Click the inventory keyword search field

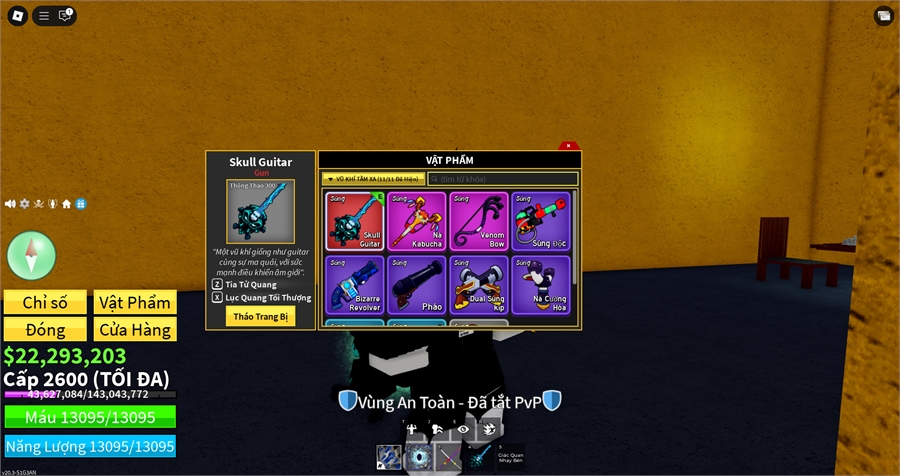coord(503,179)
